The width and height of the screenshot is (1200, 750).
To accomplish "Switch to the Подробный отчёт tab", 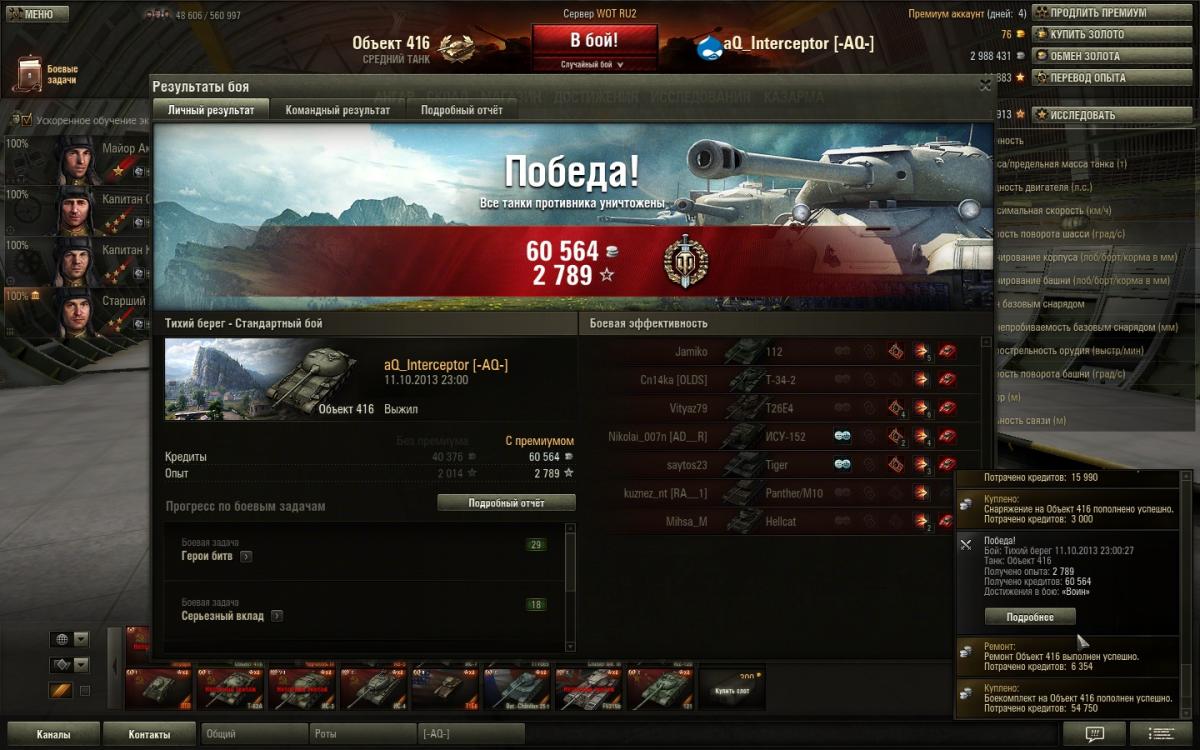I will point(461,110).
